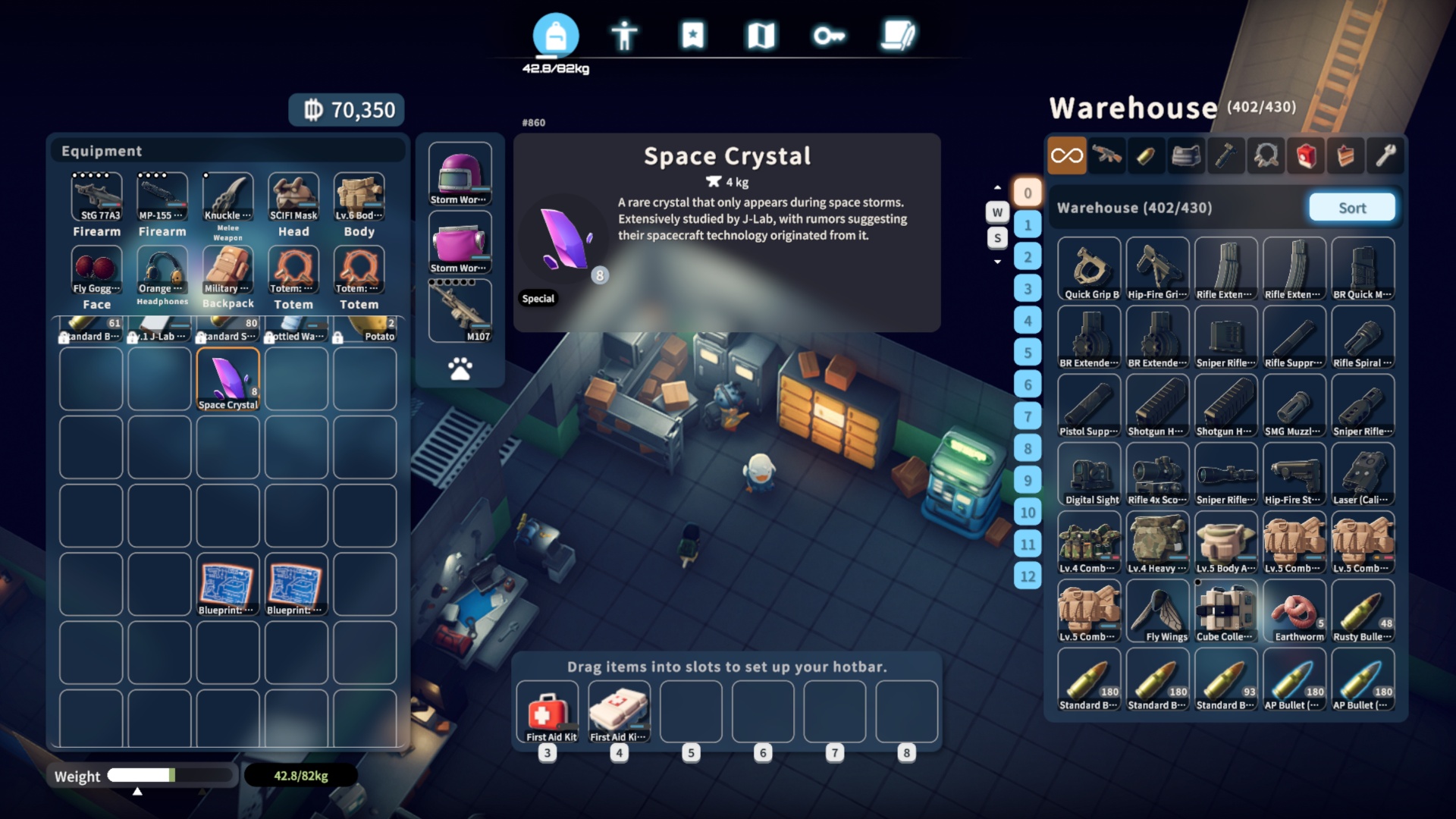1456x819 pixels.
Task: Open the character stats icon at top
Action: (624, 34)
